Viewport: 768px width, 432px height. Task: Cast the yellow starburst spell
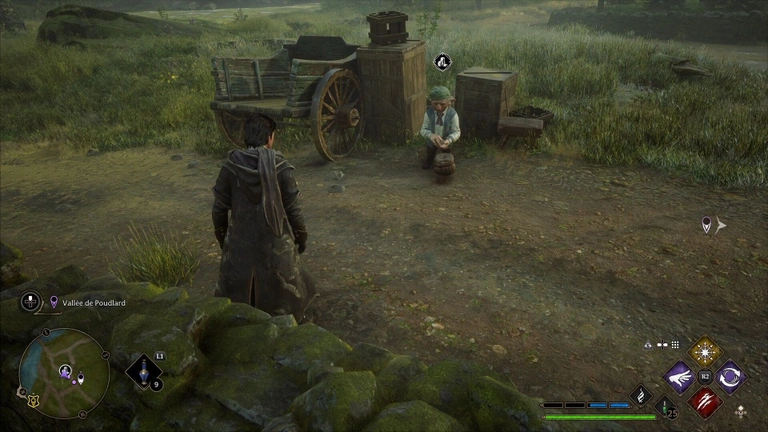pyautogui.click(x=705, y=351)
